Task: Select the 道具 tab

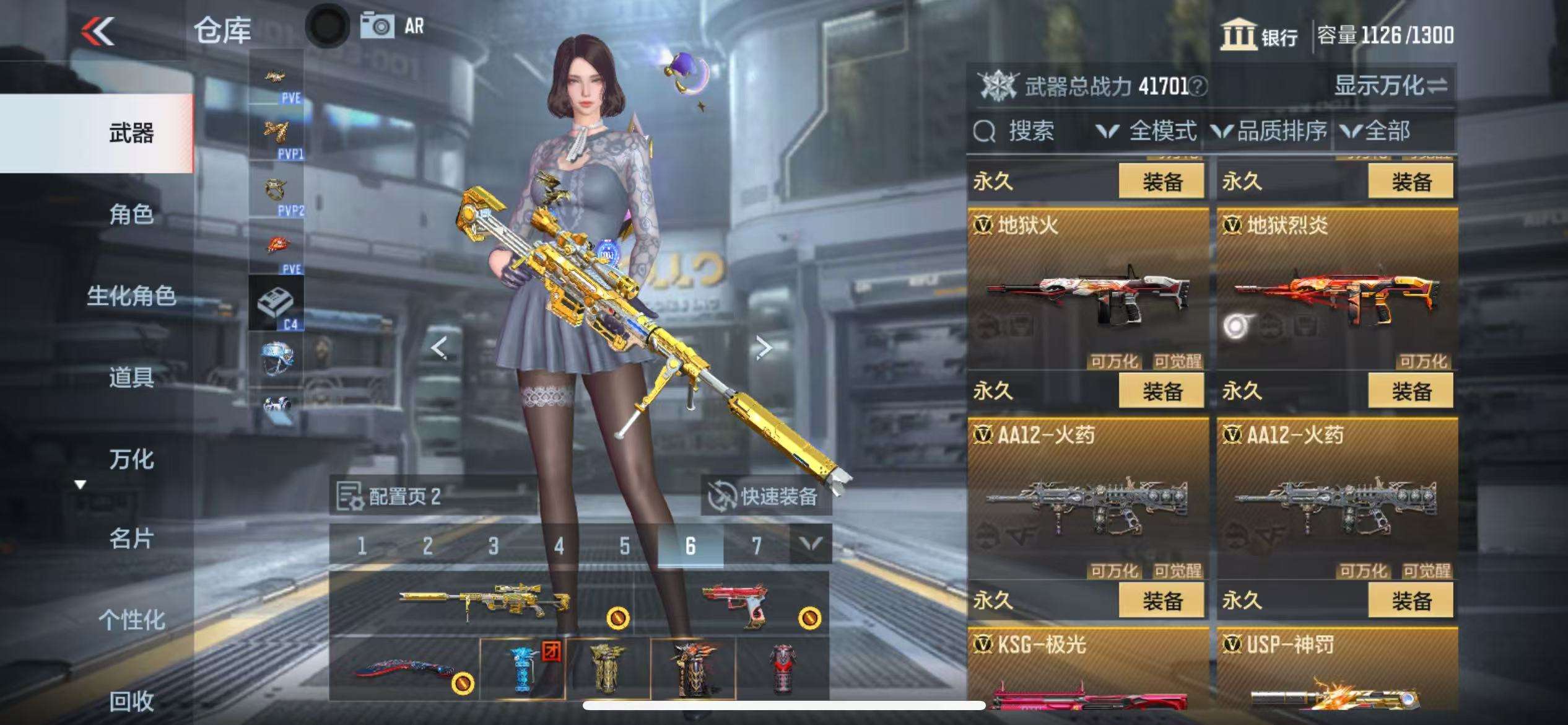Action: click(x=131, y=377)
